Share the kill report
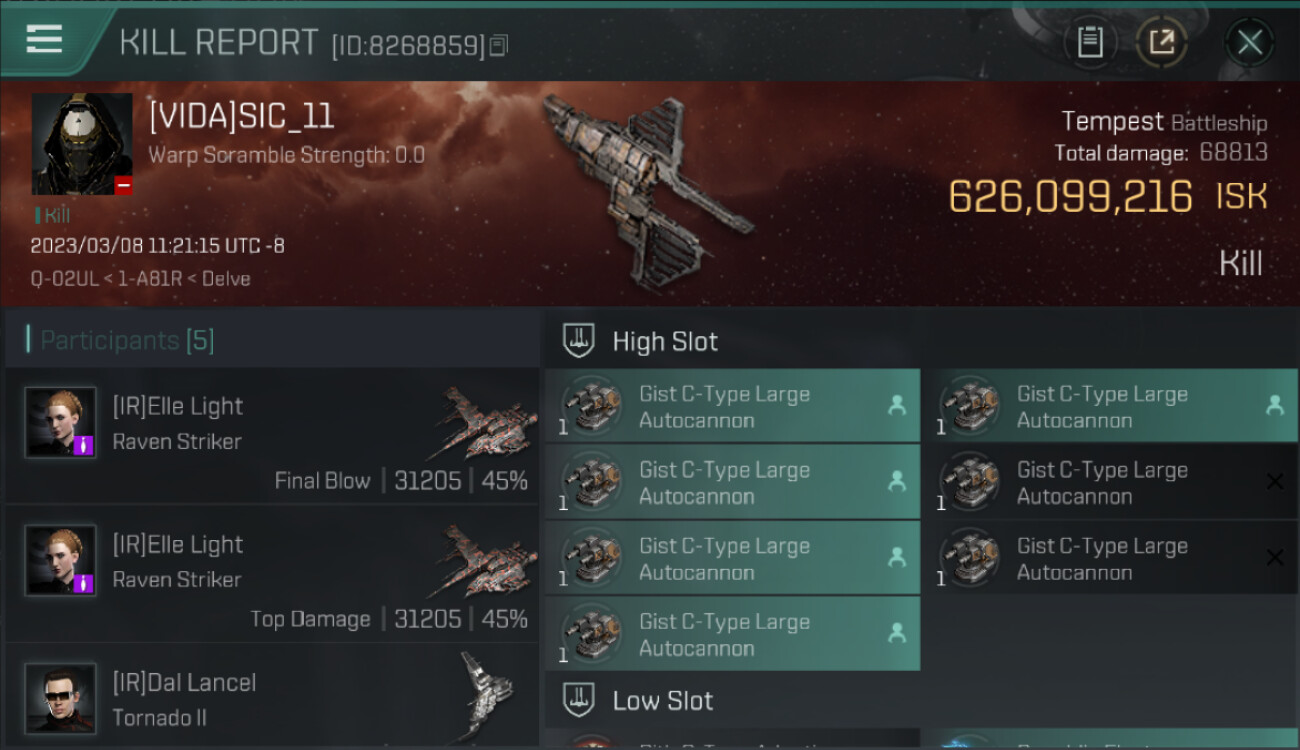 1161,42
